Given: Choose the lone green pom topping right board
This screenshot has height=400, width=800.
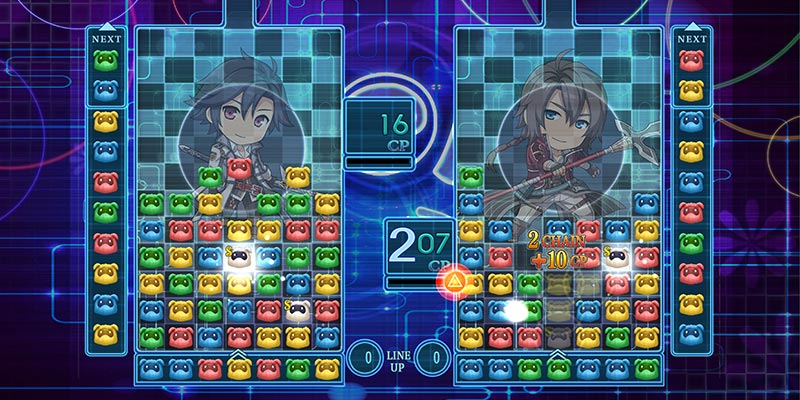Looking at the screenshot, I should point(471,178).
